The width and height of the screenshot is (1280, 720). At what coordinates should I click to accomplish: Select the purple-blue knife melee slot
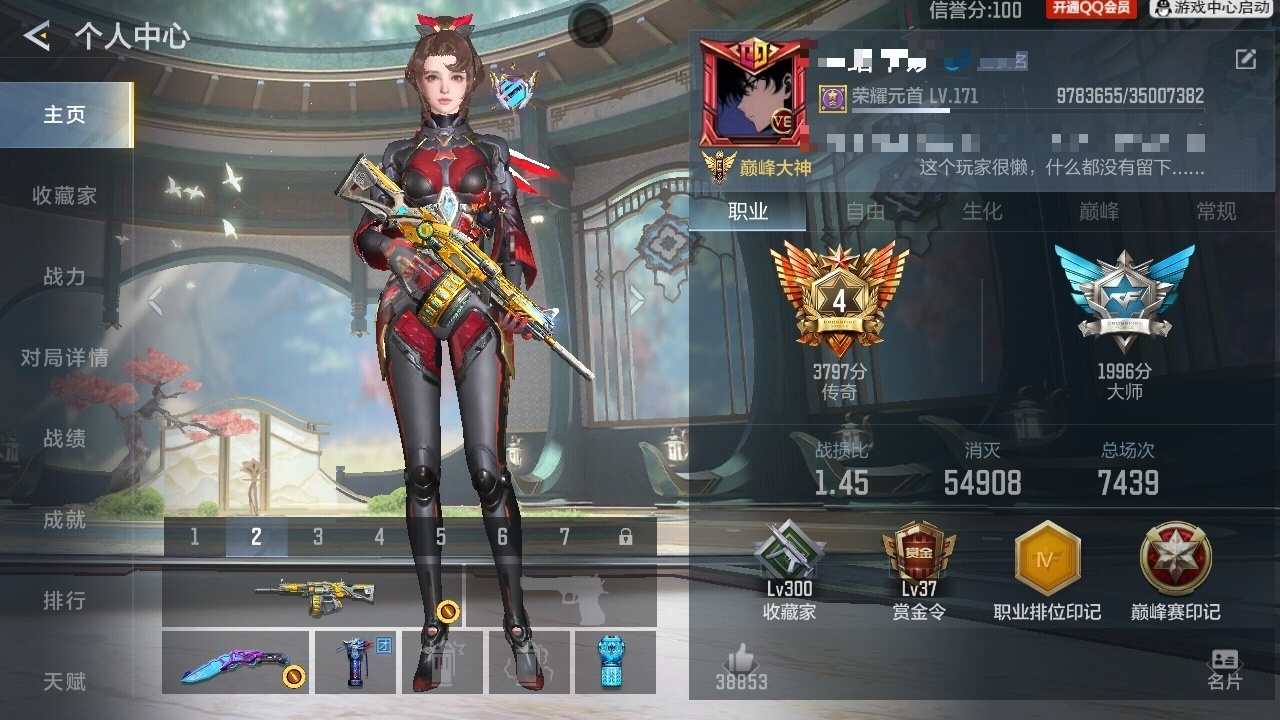click(236, 663)
